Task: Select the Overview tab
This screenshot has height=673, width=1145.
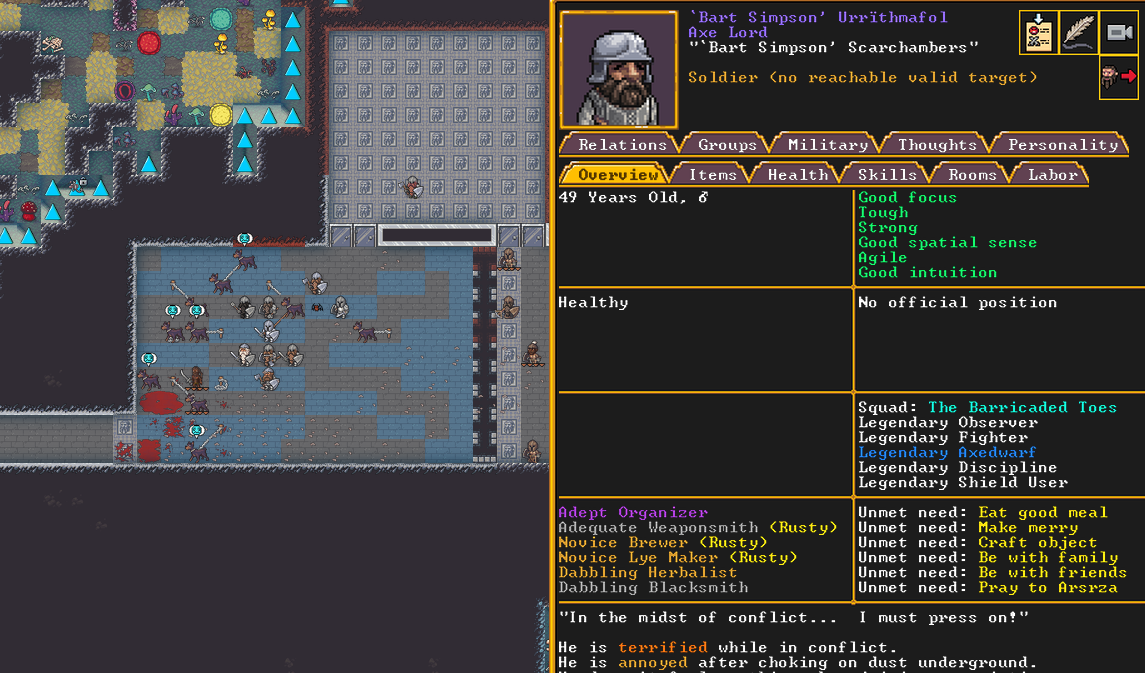Action: tap(617, 175)
